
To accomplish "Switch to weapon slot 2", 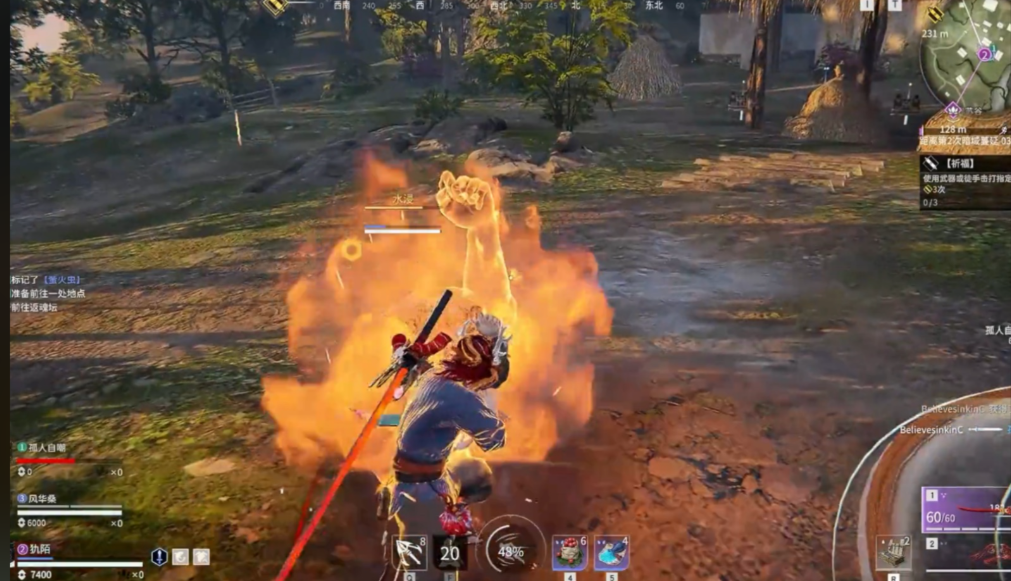I will [965, 548].
